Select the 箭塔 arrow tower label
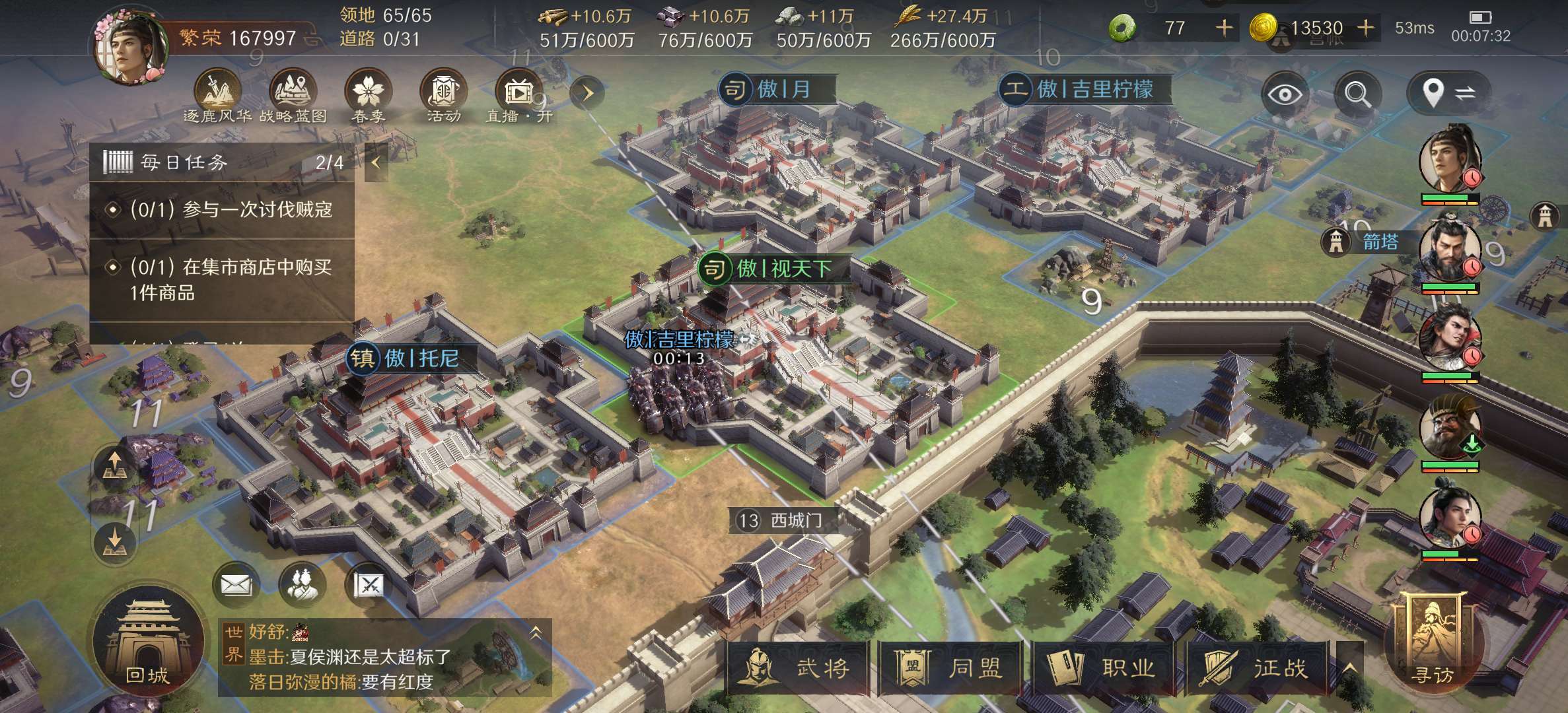1568x713 pixels. [x=1379, y=242]
